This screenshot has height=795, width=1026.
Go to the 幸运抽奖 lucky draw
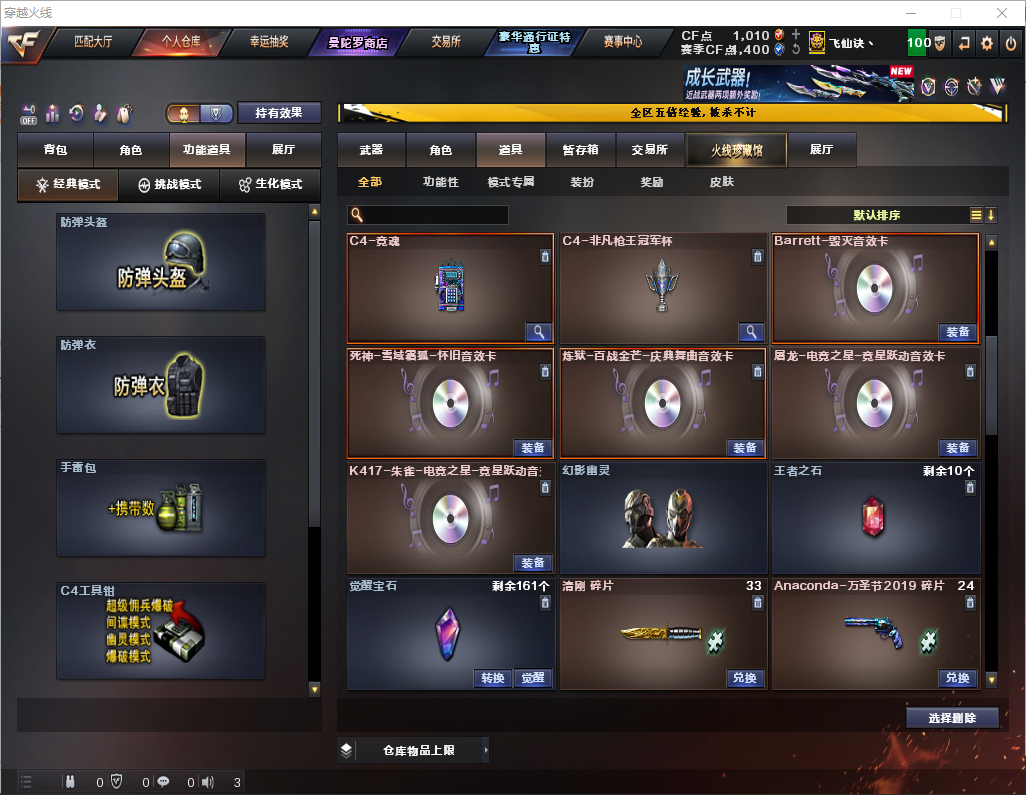point(268,42)
